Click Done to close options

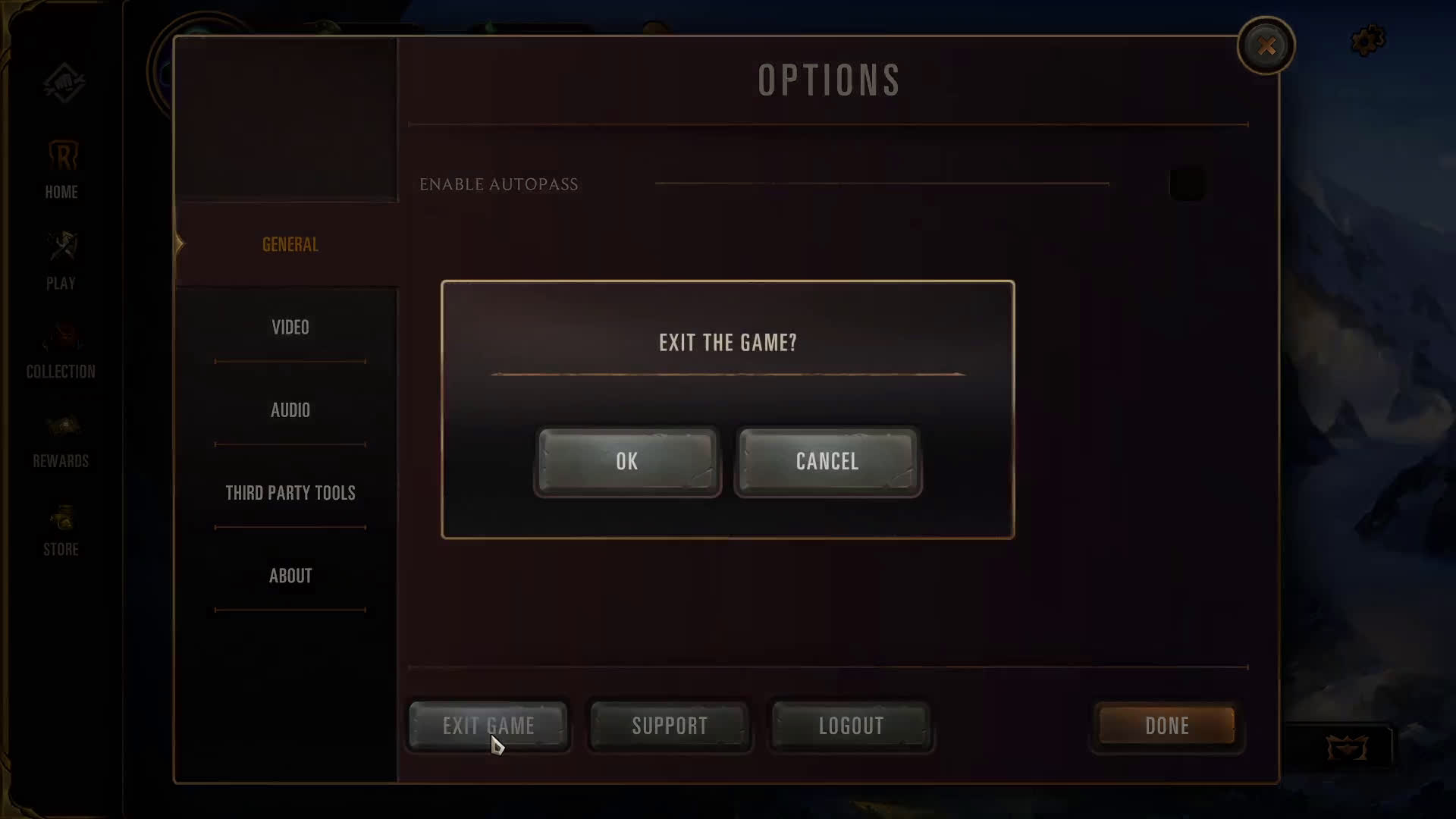coord(1166,726)
